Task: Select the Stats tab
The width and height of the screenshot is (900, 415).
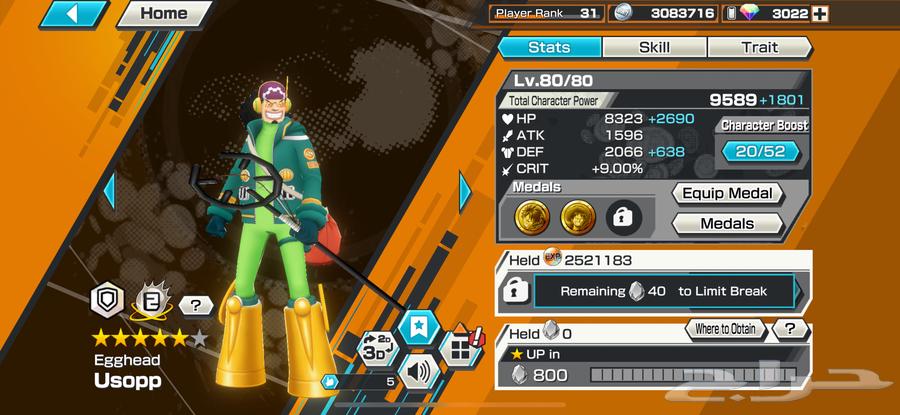Action: point(548,47)
